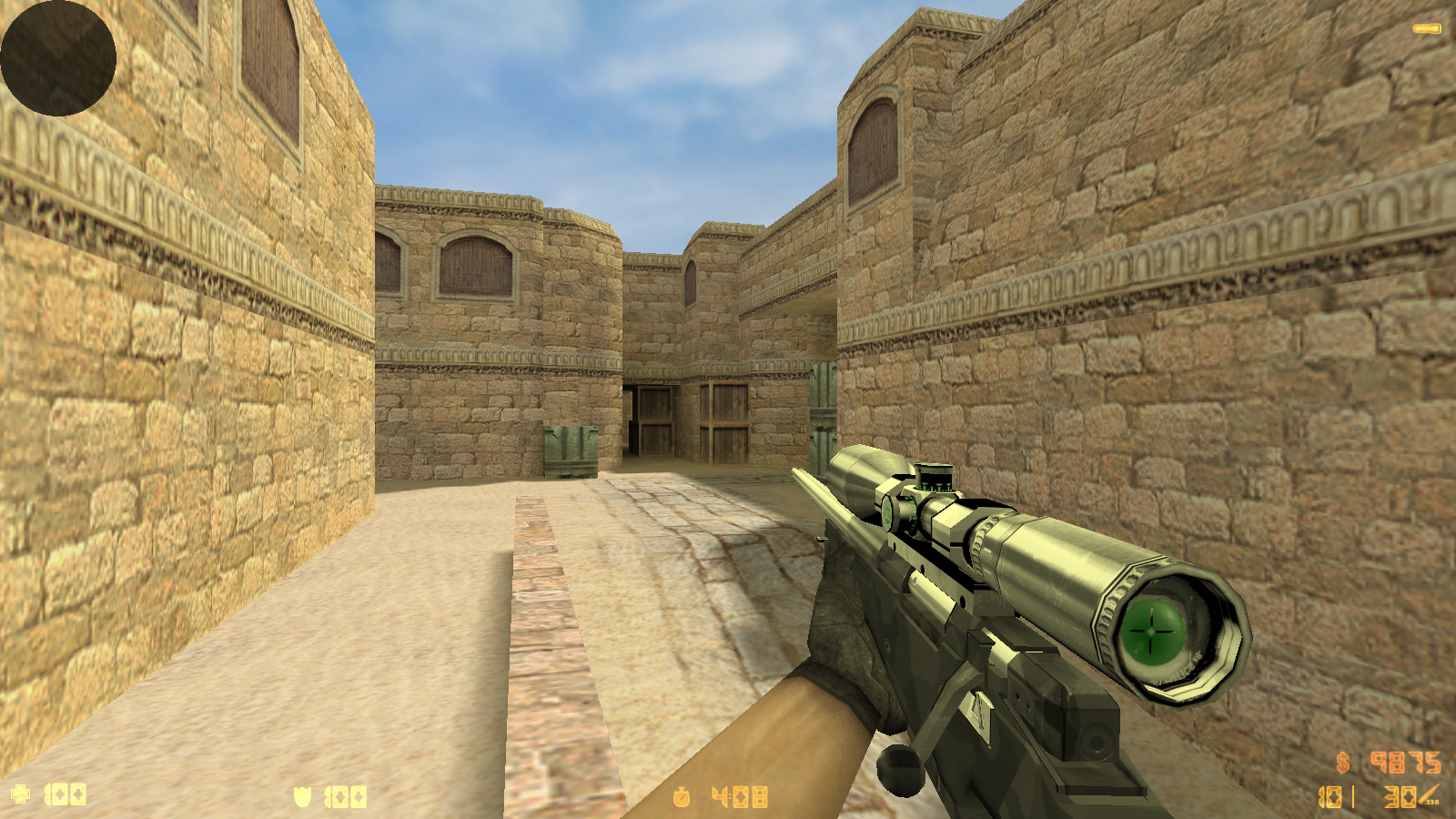Viewport: 1456px width, 819px height.
Task: Click the green ammo crate near the wall
Action: (569, 450)
